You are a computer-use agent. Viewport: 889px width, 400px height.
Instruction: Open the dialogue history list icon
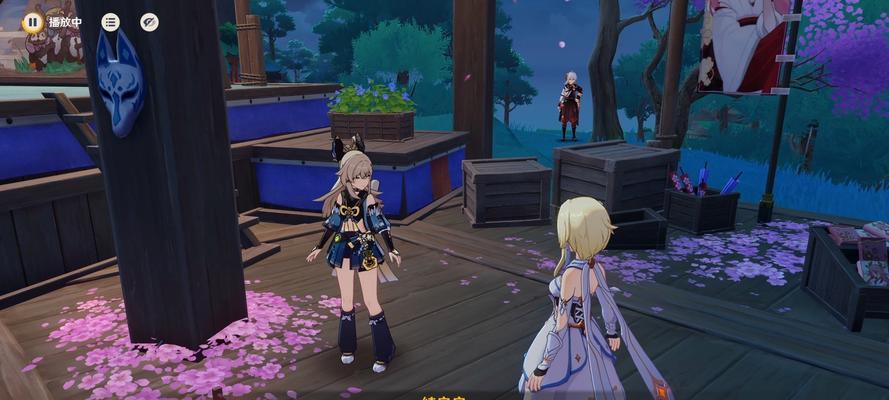110,22
